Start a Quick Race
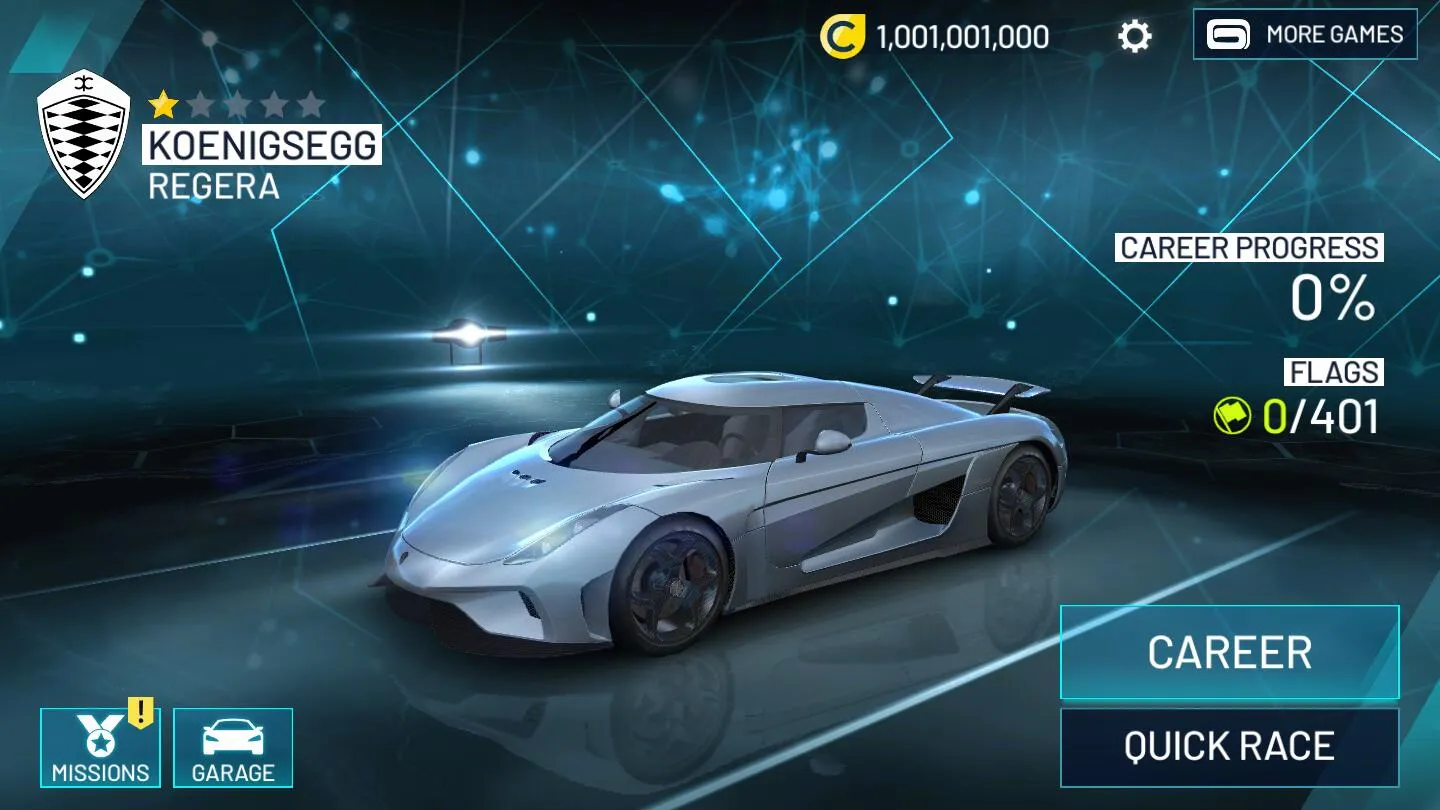Image resolution: width=1440 pixels, height=810 pixels. pos(1229,747)
